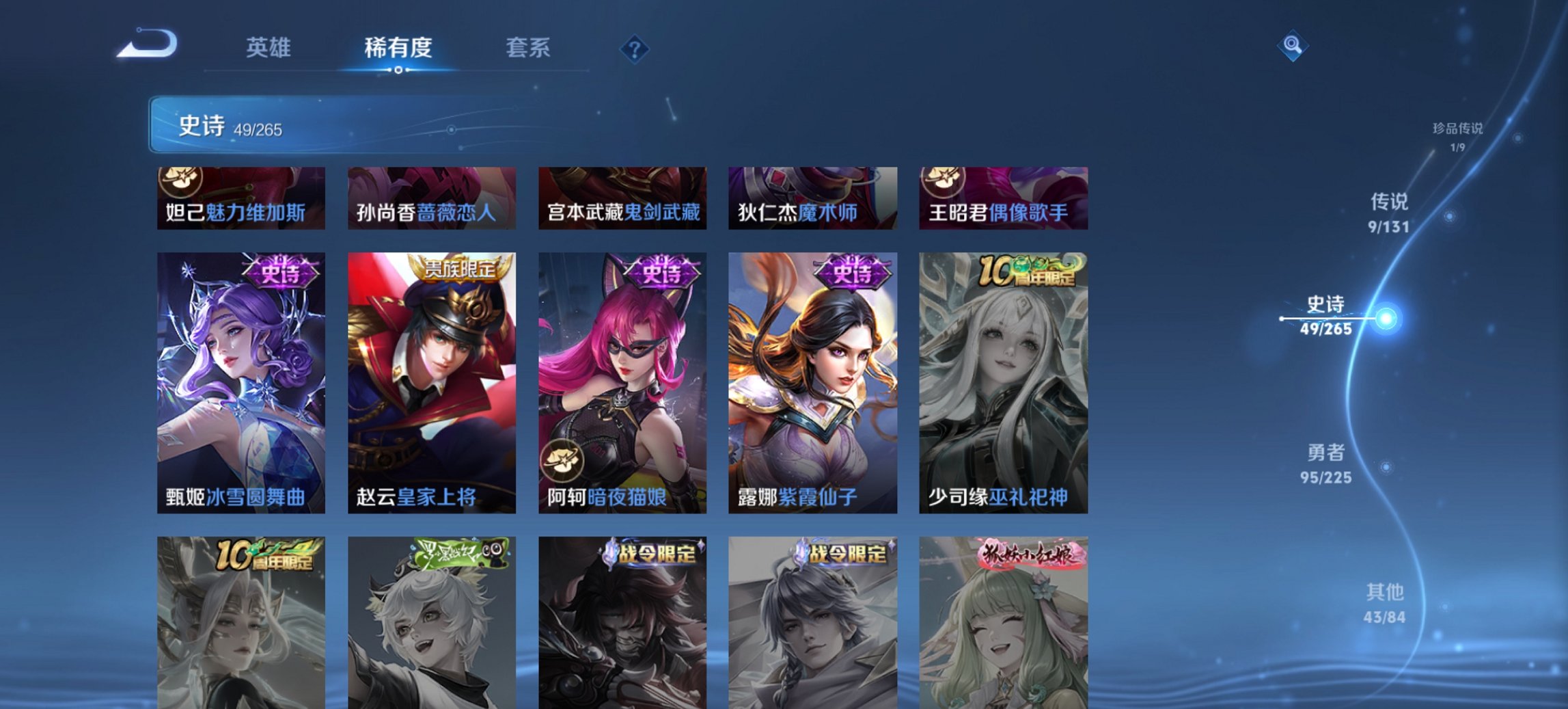Click the 10周年限定 badge on 少司缘 skin

pos(1031,270)
